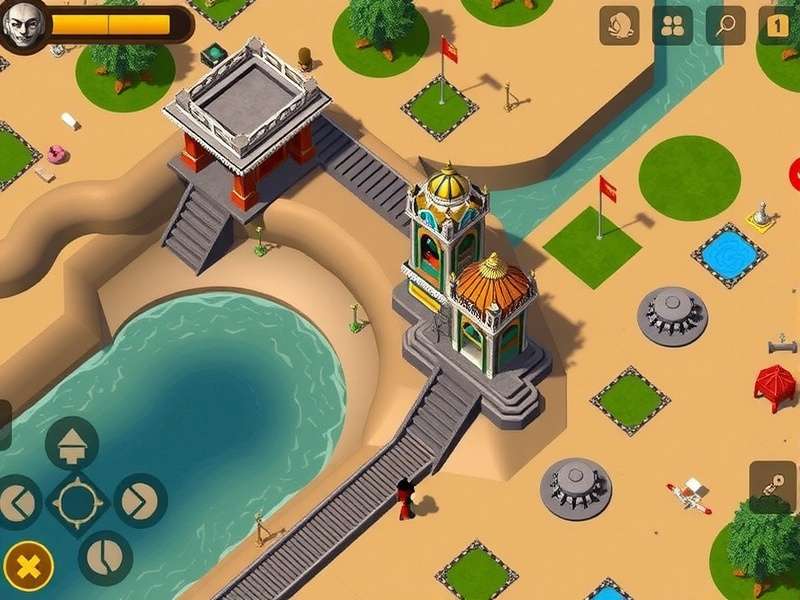
Task: Open the key icon button
Action: [x=772, y=485]
